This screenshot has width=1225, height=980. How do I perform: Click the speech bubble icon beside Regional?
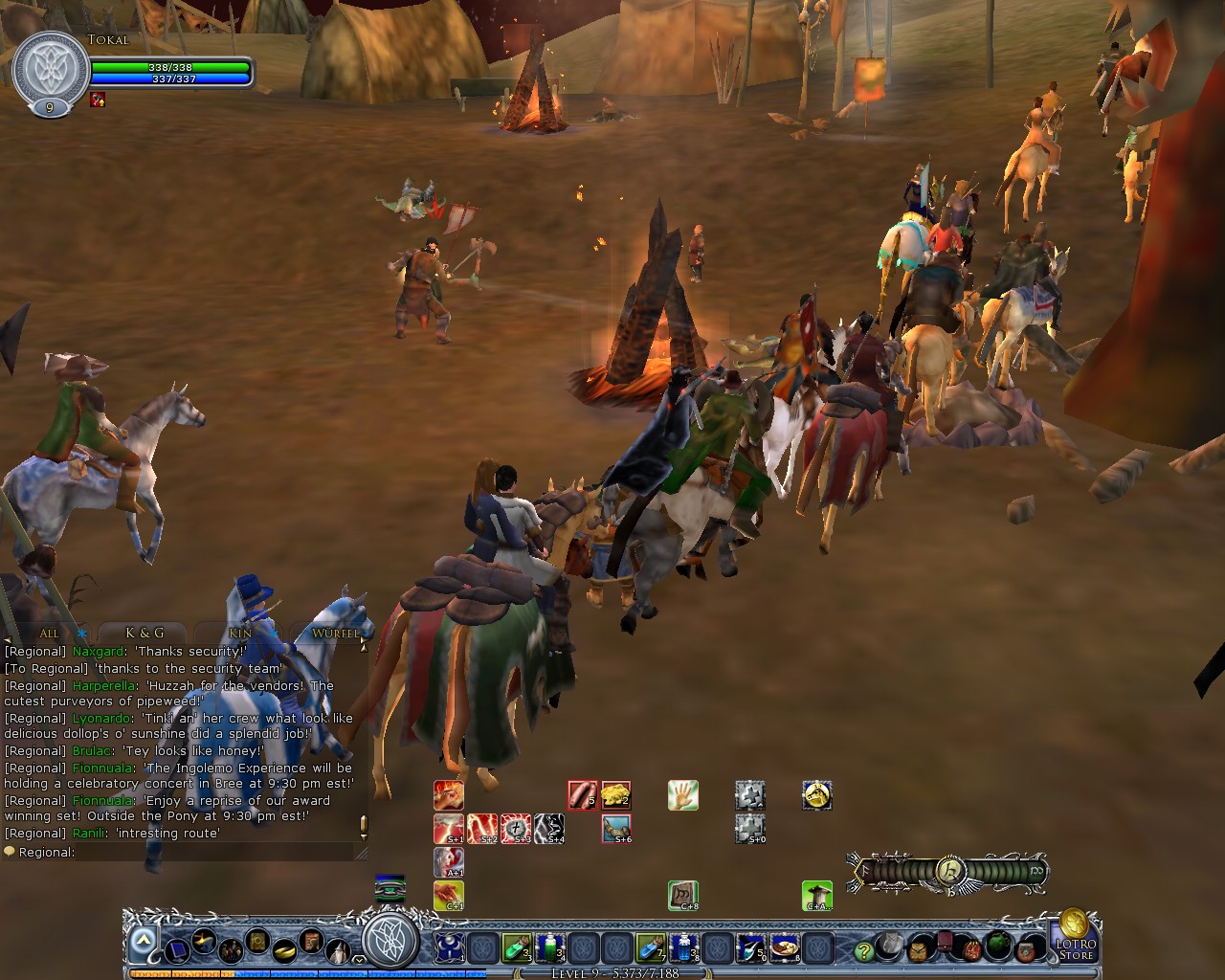[x=10, y=851]
